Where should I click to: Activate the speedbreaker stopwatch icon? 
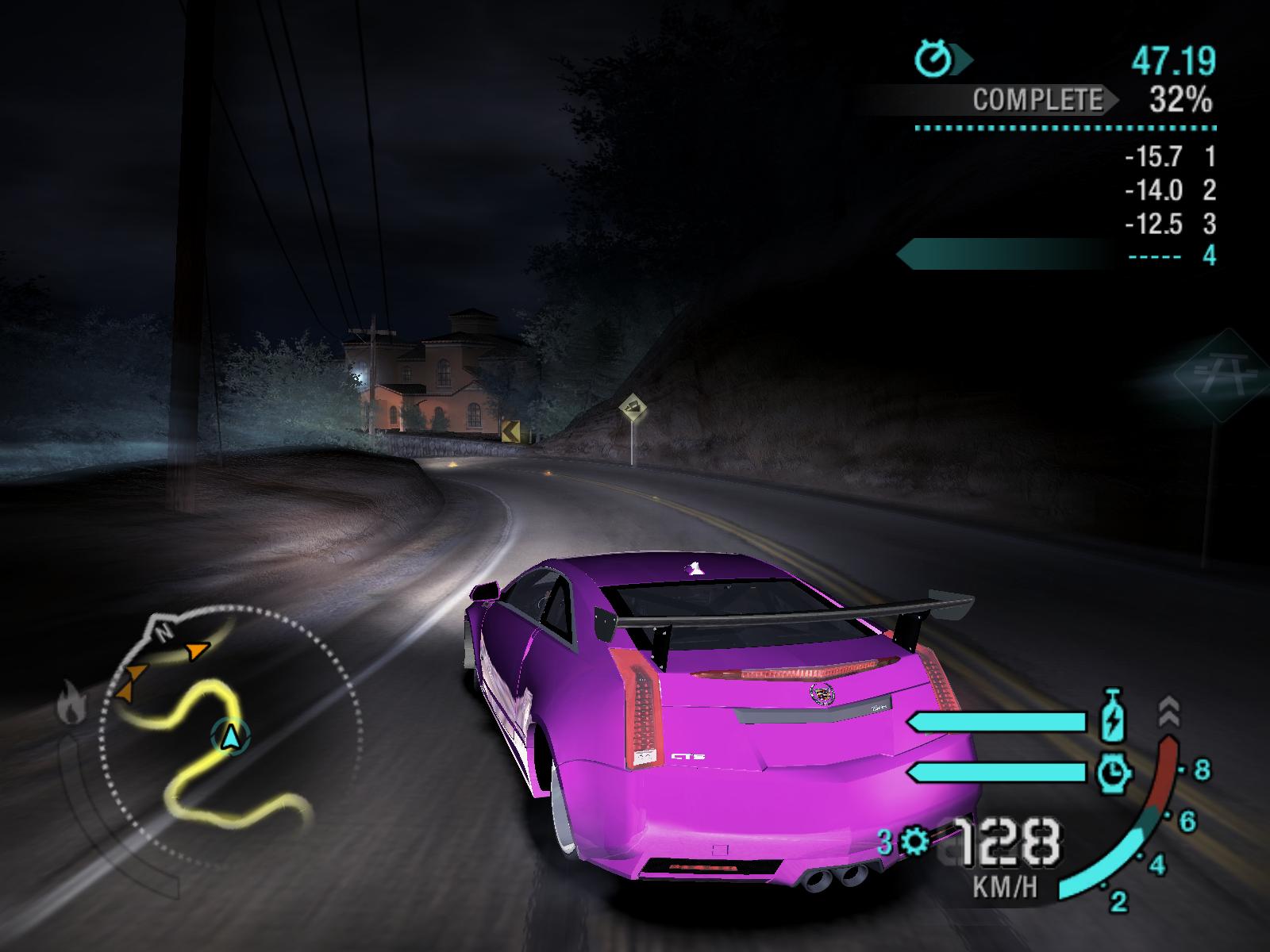click(1113, 772)
